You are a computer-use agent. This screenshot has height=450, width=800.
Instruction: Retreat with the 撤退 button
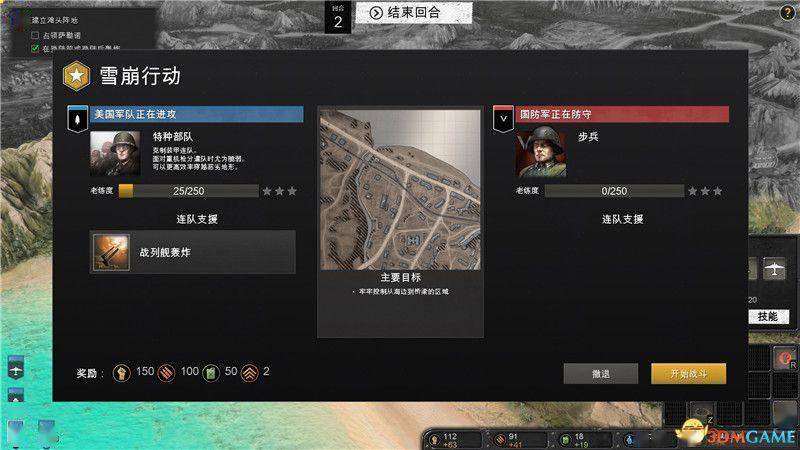600,373
